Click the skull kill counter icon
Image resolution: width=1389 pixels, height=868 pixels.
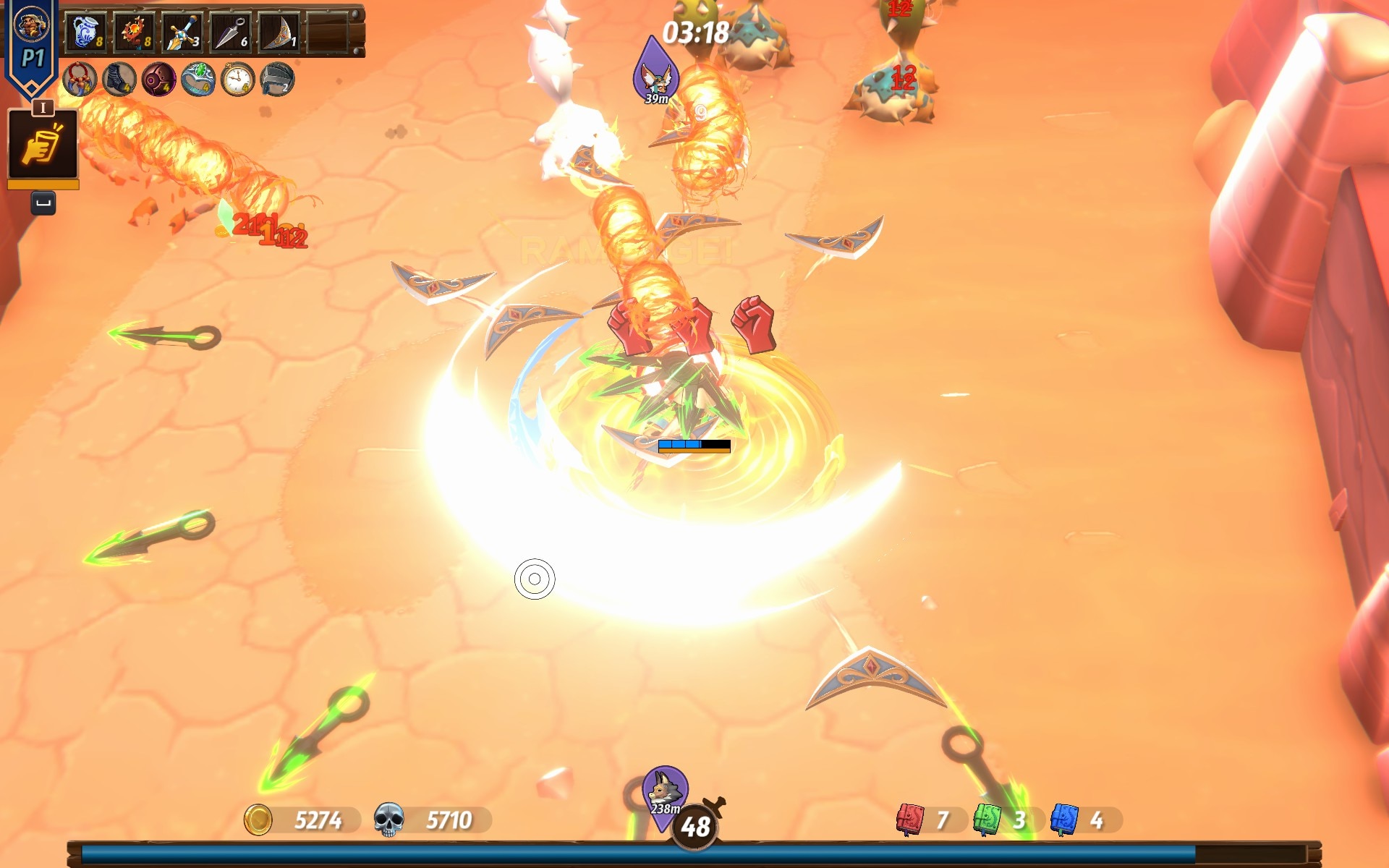[388, 820]
